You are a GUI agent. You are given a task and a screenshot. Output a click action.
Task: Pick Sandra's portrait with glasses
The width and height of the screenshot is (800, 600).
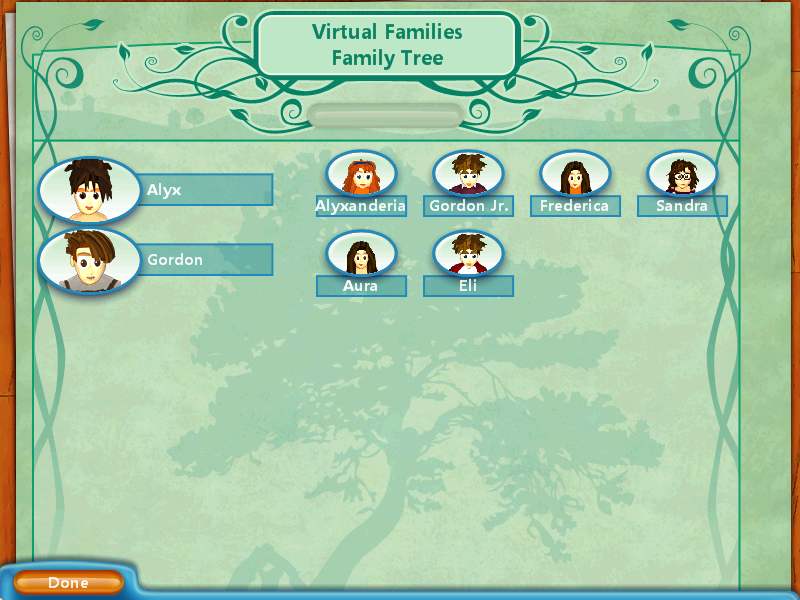click(682, 175)
